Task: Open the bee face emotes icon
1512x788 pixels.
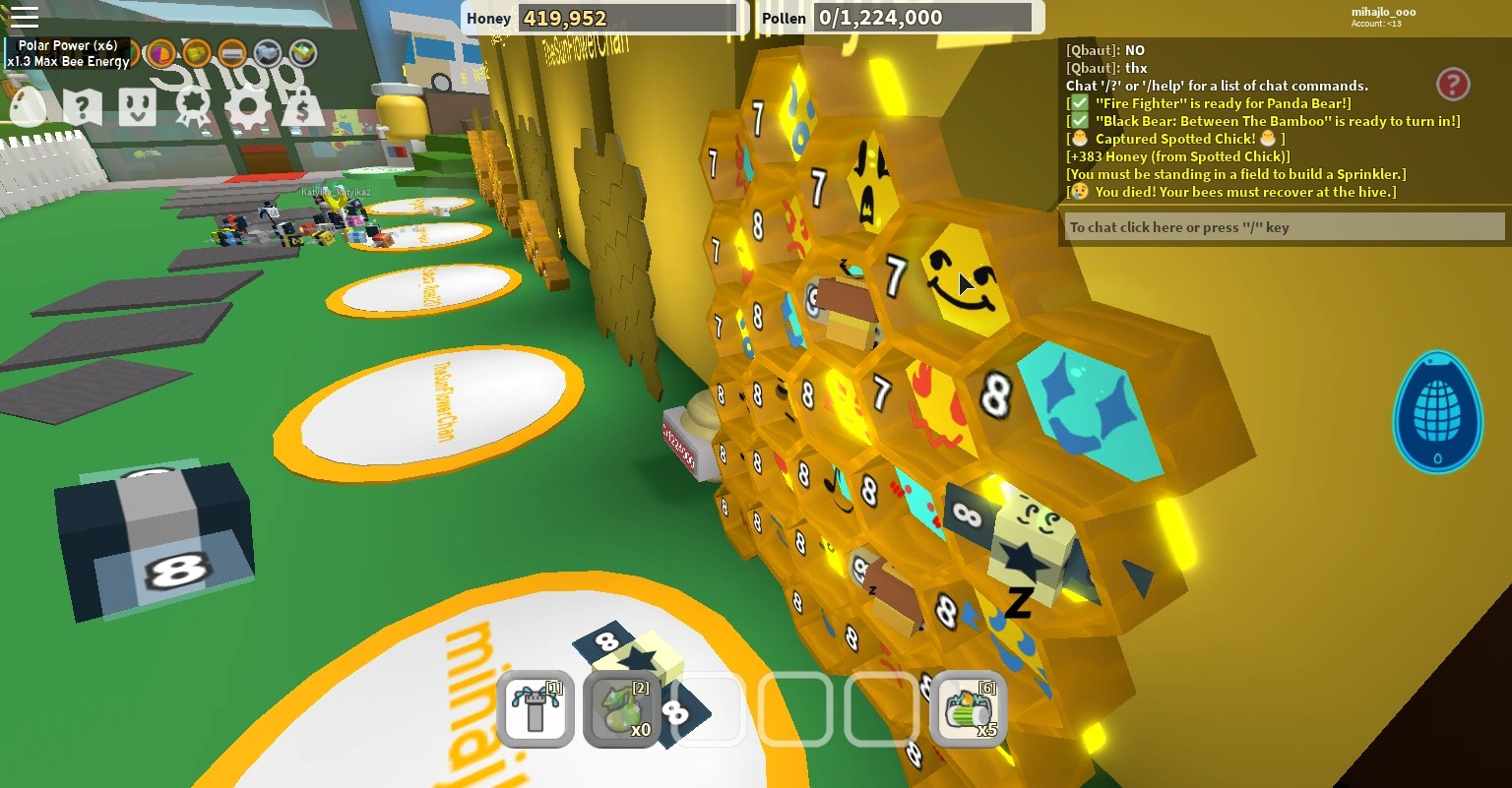Action: pos(138,108)
